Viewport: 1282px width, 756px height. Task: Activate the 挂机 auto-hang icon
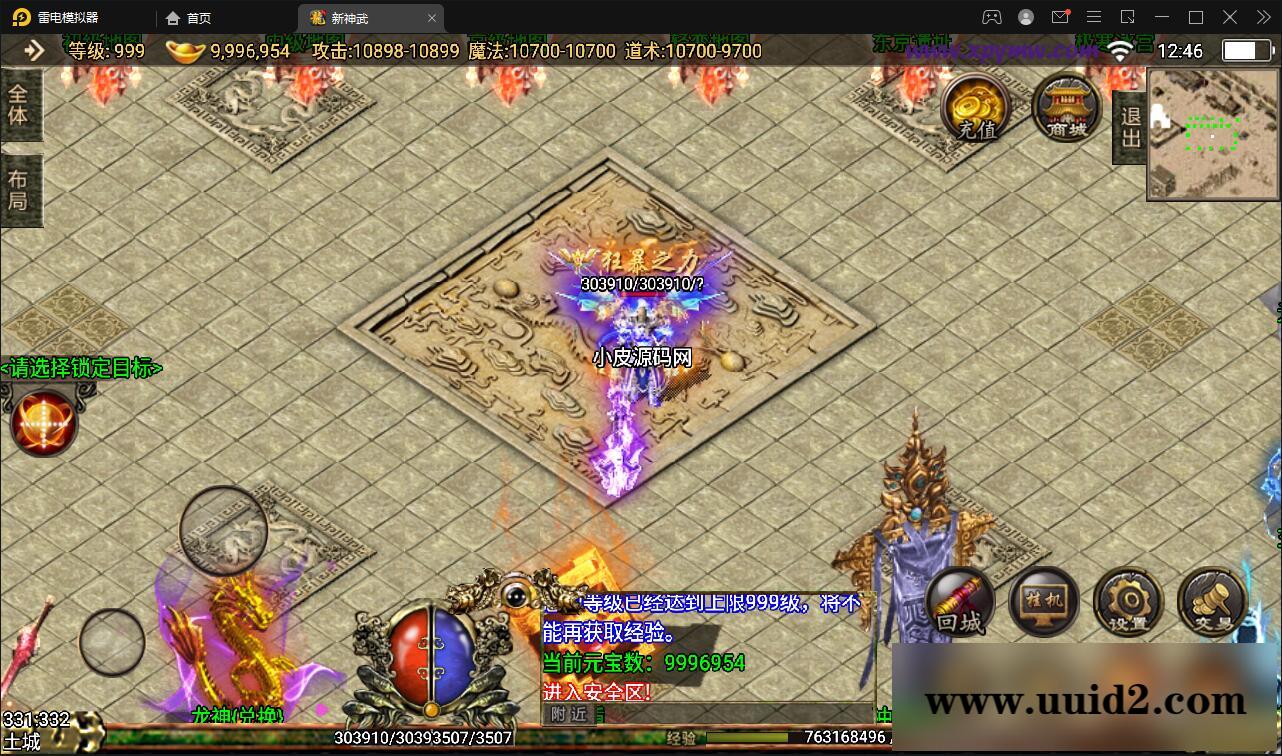1044,601
